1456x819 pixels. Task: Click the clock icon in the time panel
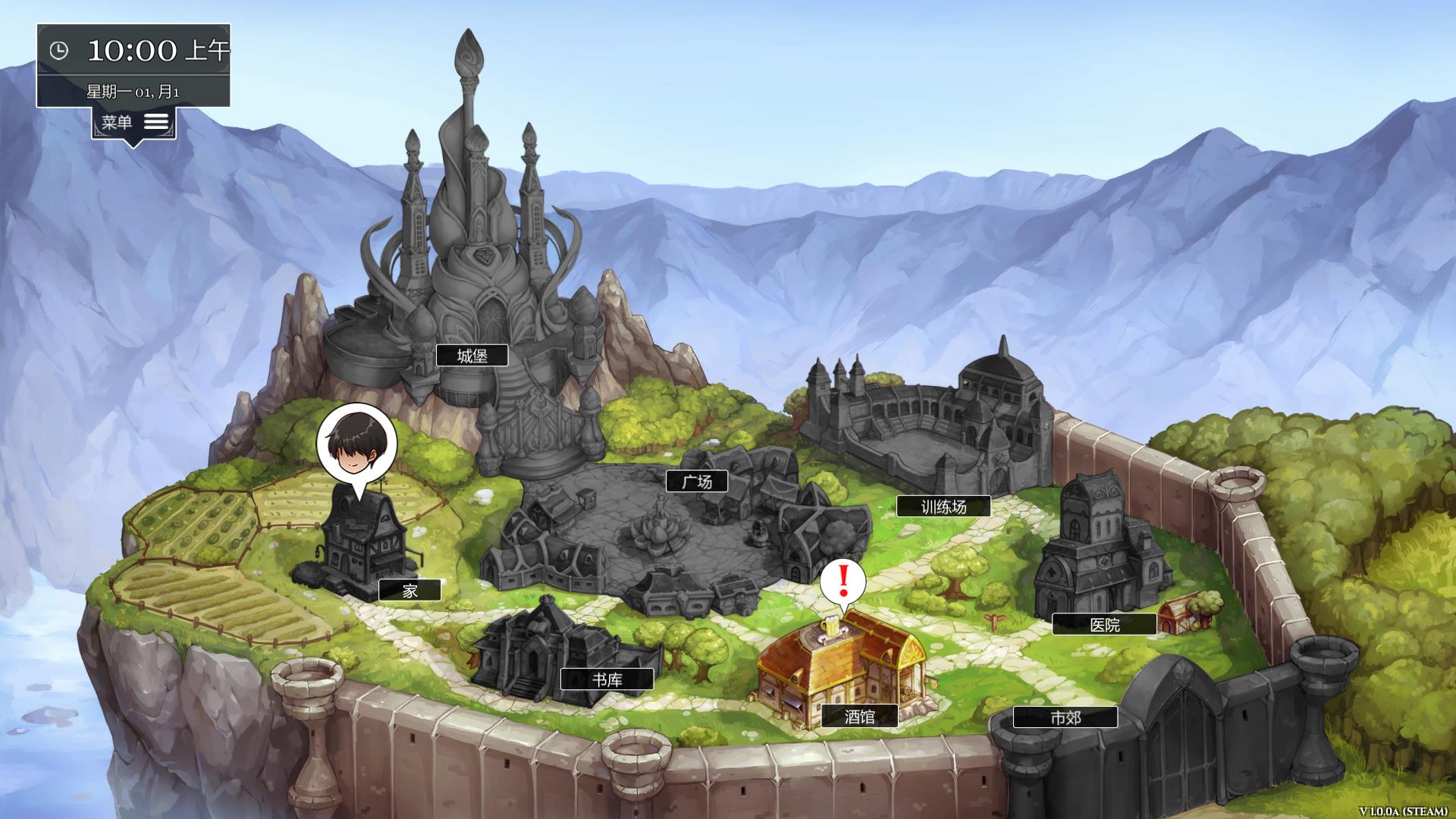[59, 52]
